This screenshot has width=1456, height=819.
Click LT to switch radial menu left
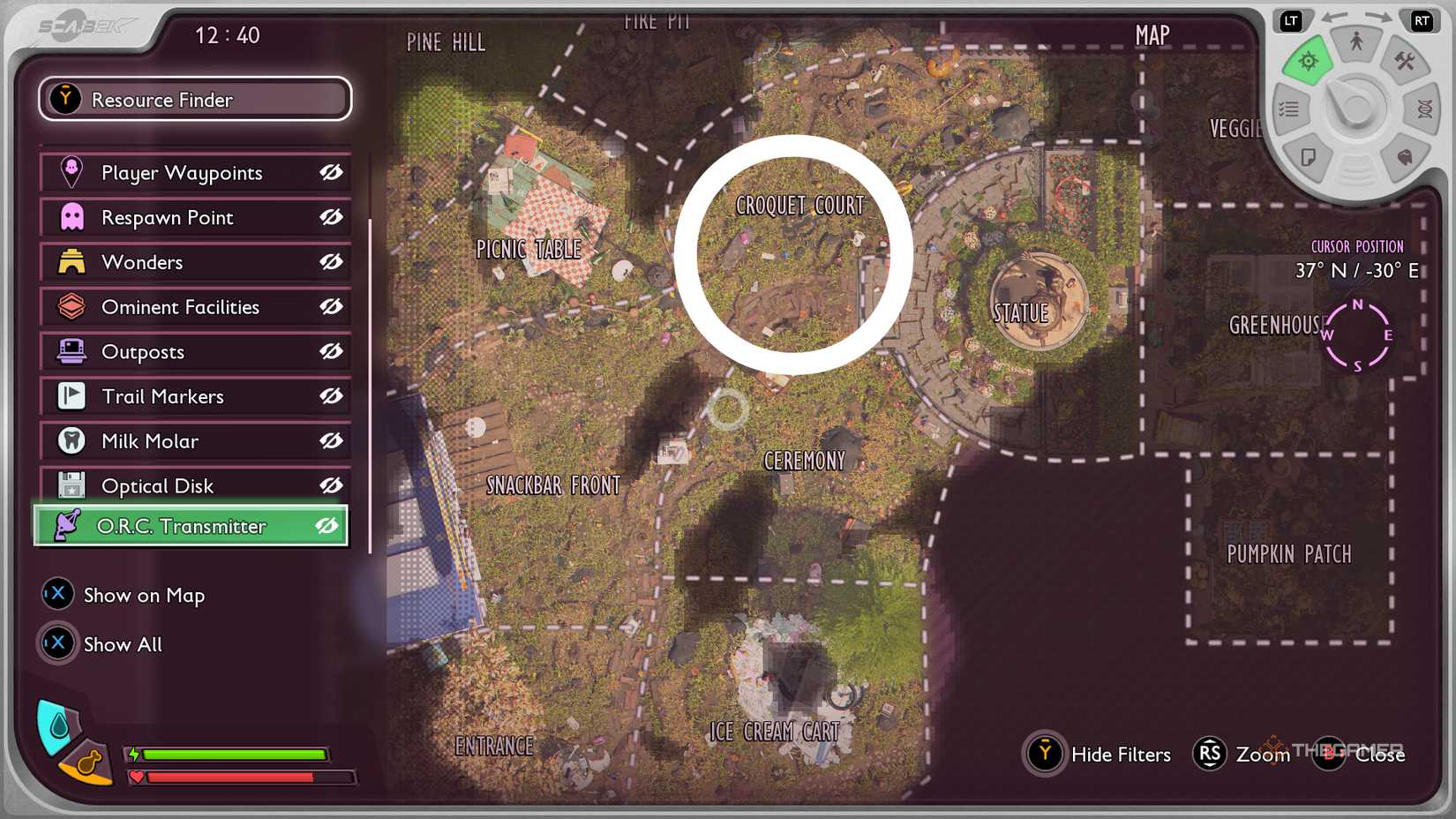(1291, 20)
